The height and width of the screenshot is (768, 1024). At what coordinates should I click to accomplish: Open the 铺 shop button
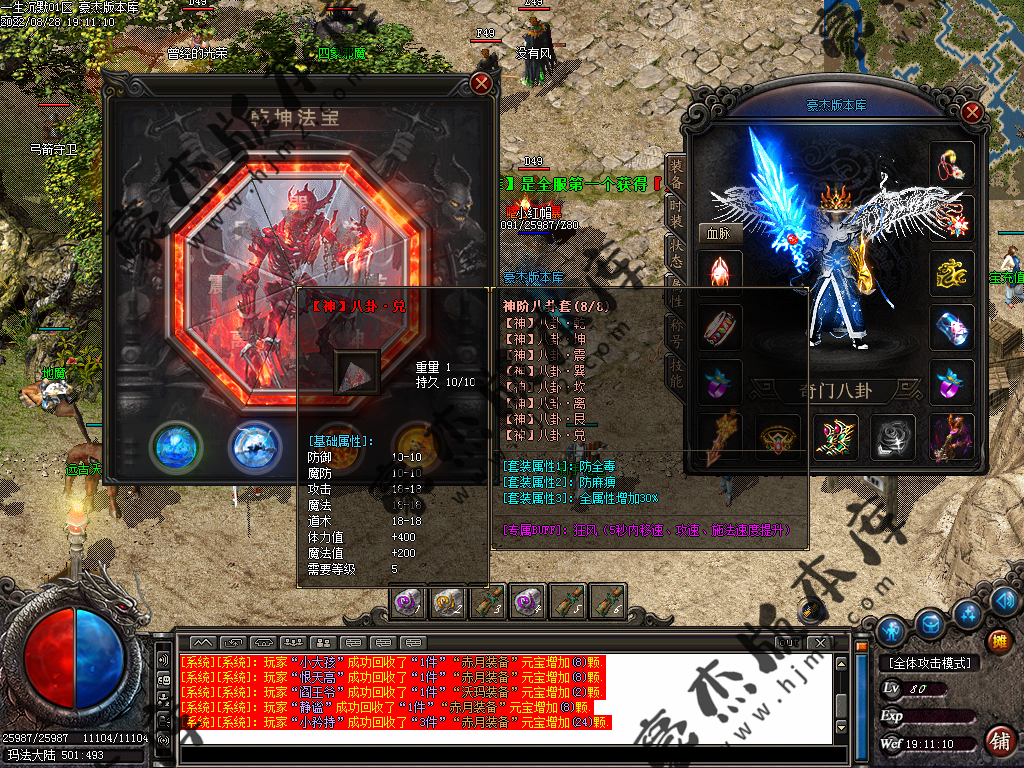point(997,740)
